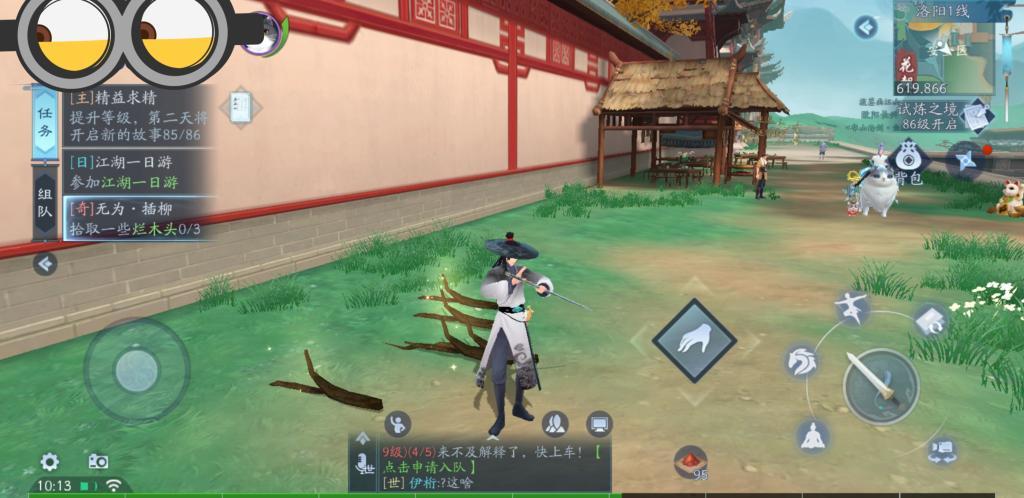Image resolution: width=1024 pixels, height=498 pixels.
Task: Open the 背包 bag
Action: point(908,162)
